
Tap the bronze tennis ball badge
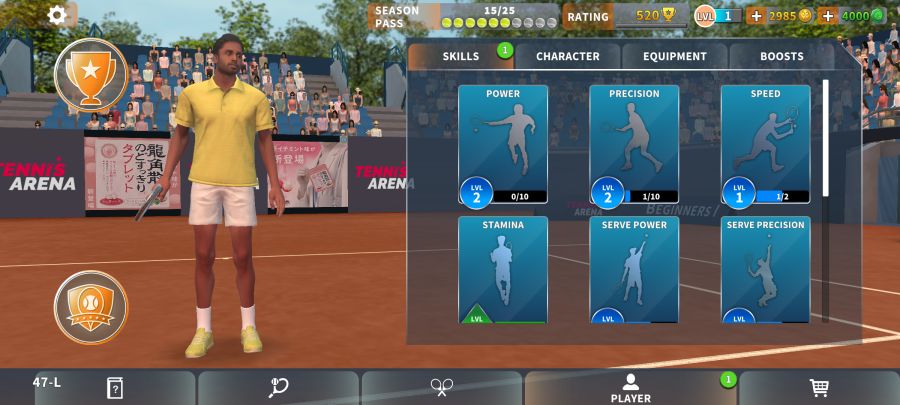coord(91,307)
